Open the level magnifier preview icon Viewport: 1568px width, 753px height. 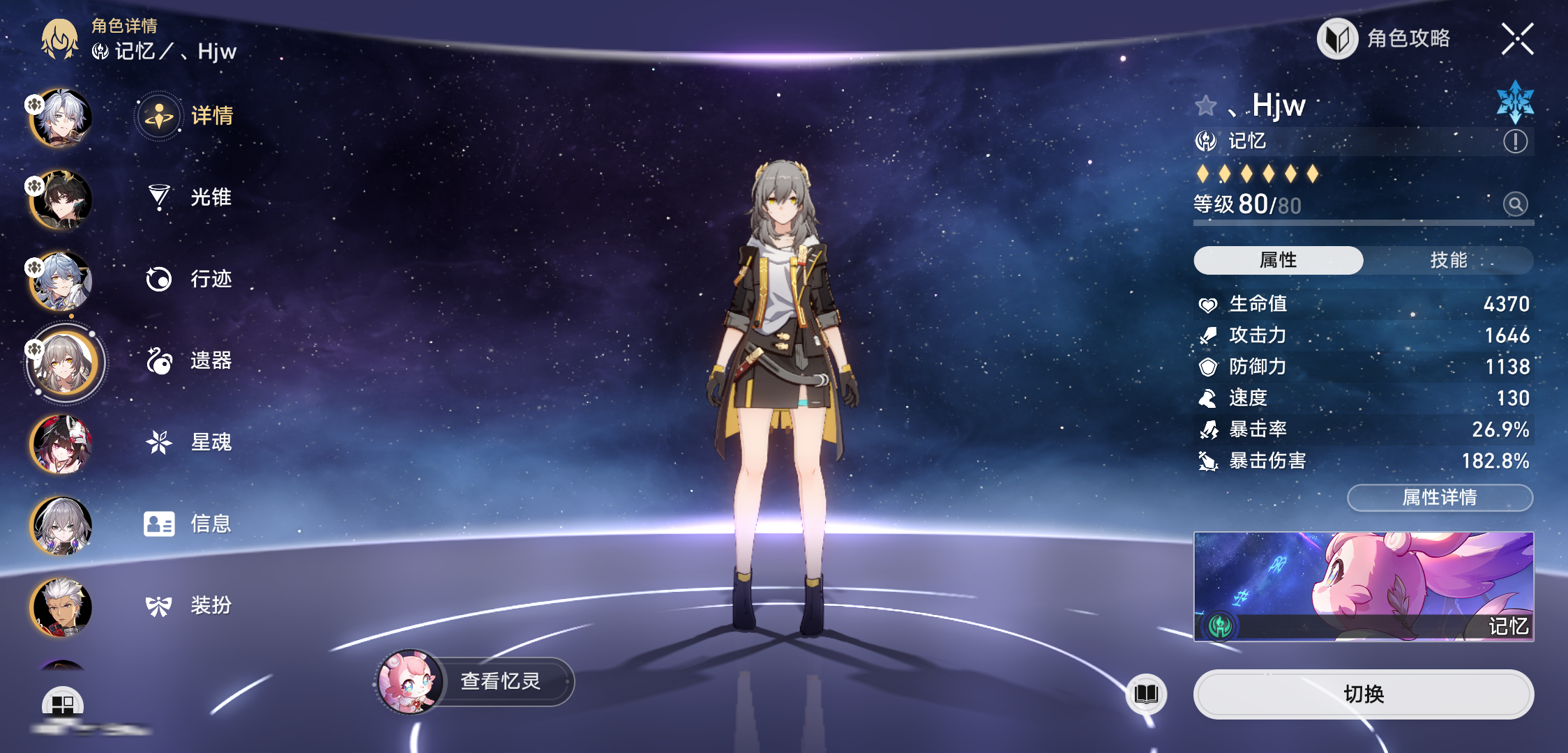pos(1515,204)
